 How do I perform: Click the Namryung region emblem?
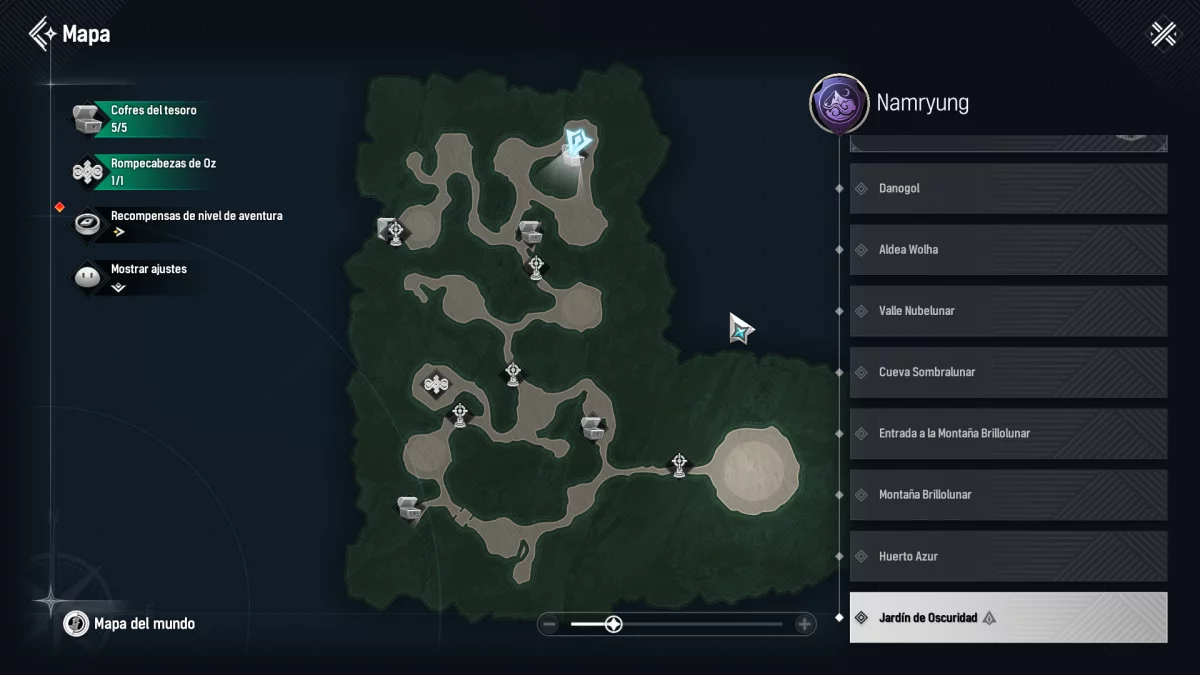(x=838, y=103)
